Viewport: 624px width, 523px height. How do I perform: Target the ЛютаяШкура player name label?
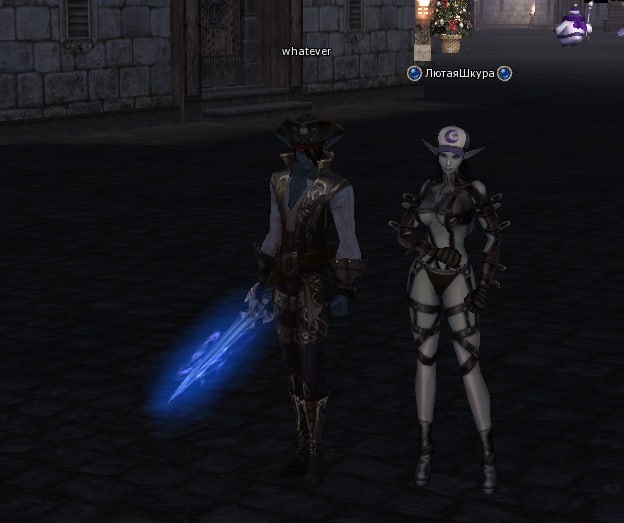click(x=459, y=74)
